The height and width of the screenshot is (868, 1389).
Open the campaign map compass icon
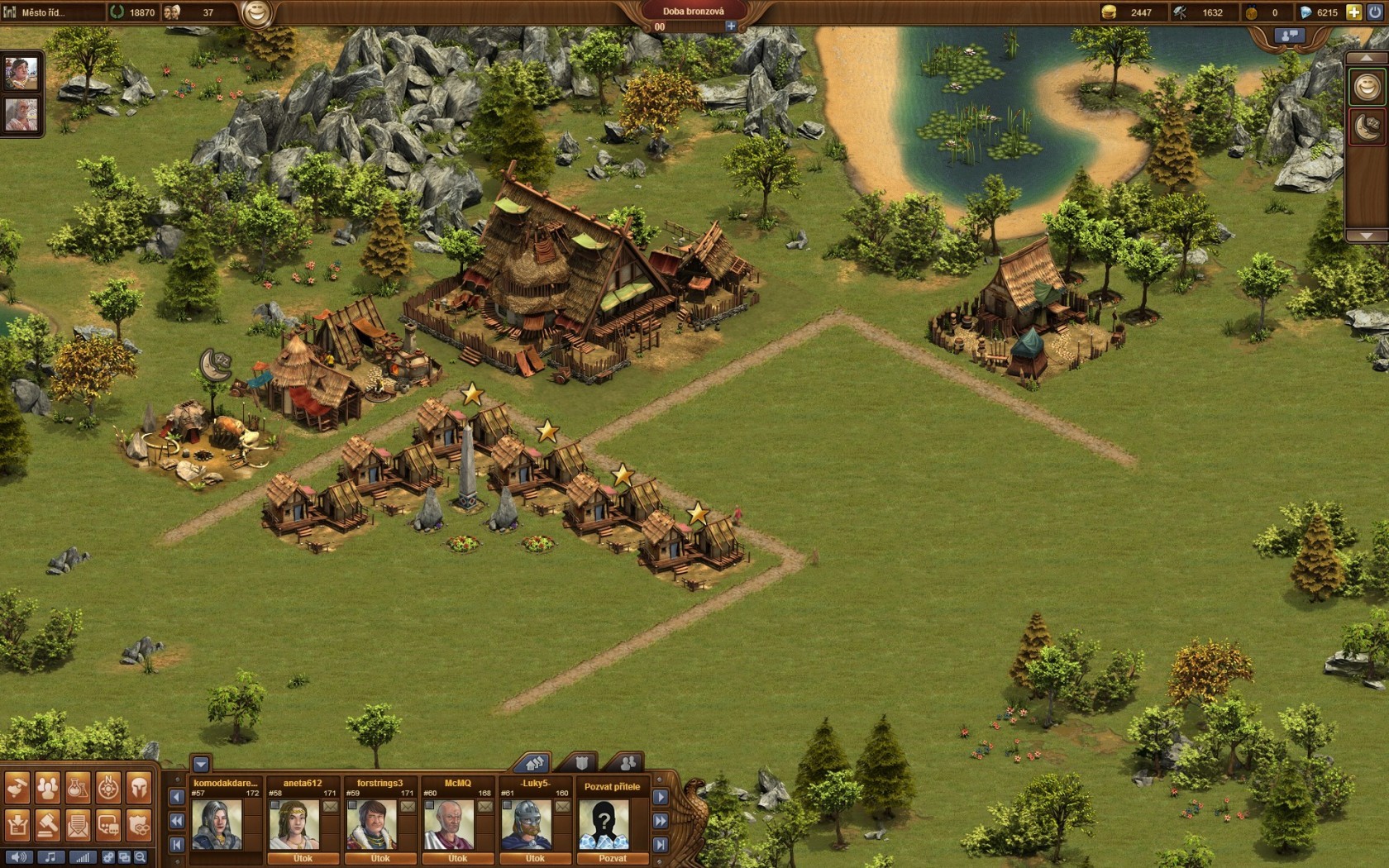(x=108, y=788)
